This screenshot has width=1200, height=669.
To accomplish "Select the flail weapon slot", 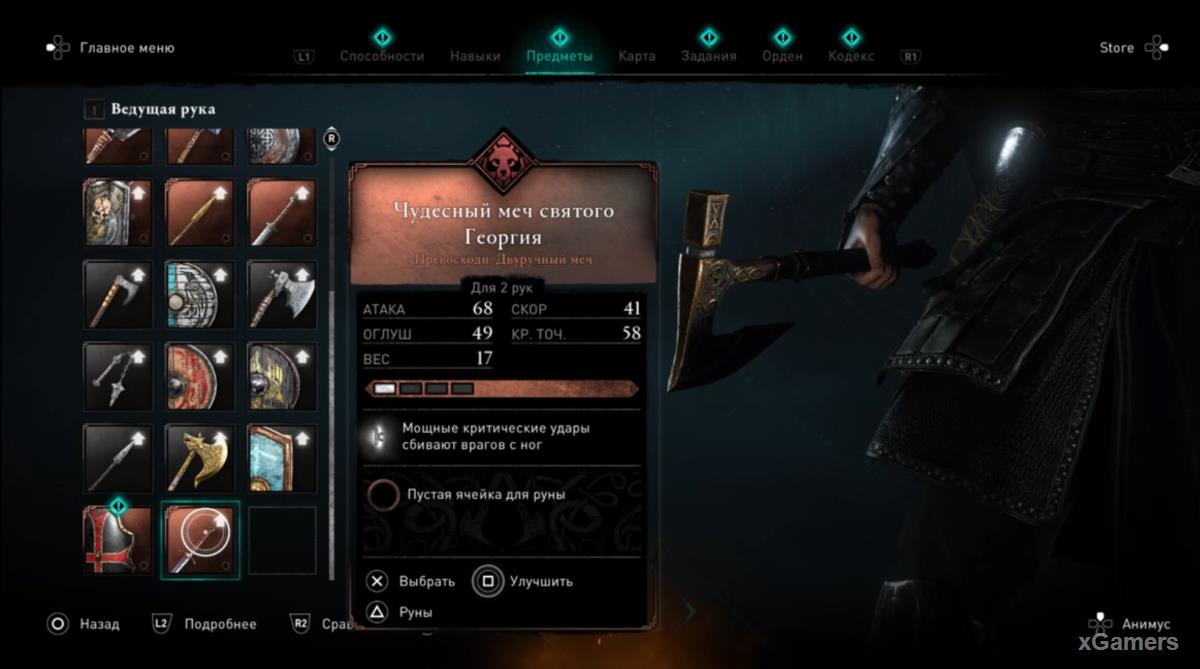I will pos(118,377).
